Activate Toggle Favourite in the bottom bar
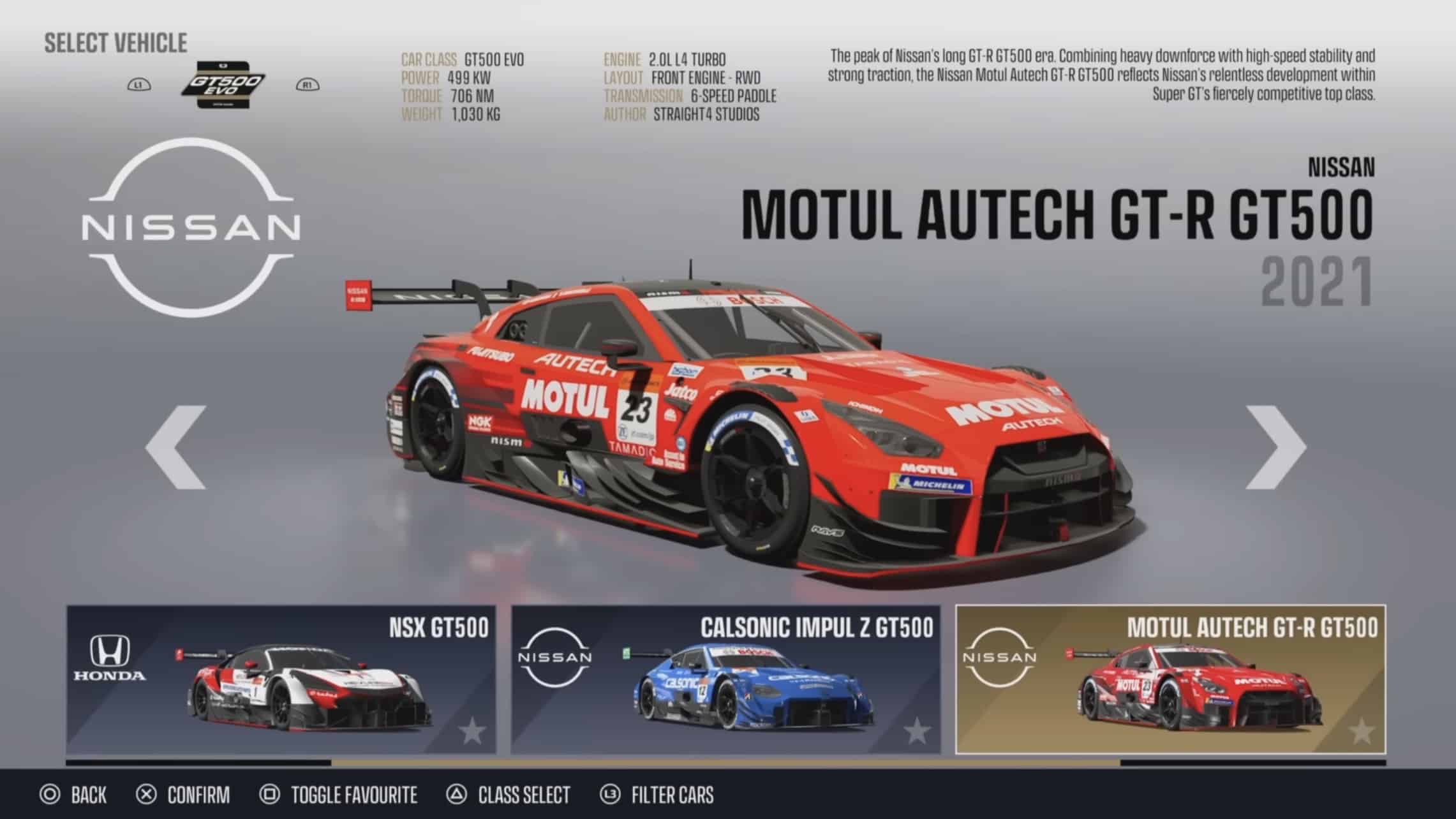The image size is (1456, 819). (x=339, y=795)
